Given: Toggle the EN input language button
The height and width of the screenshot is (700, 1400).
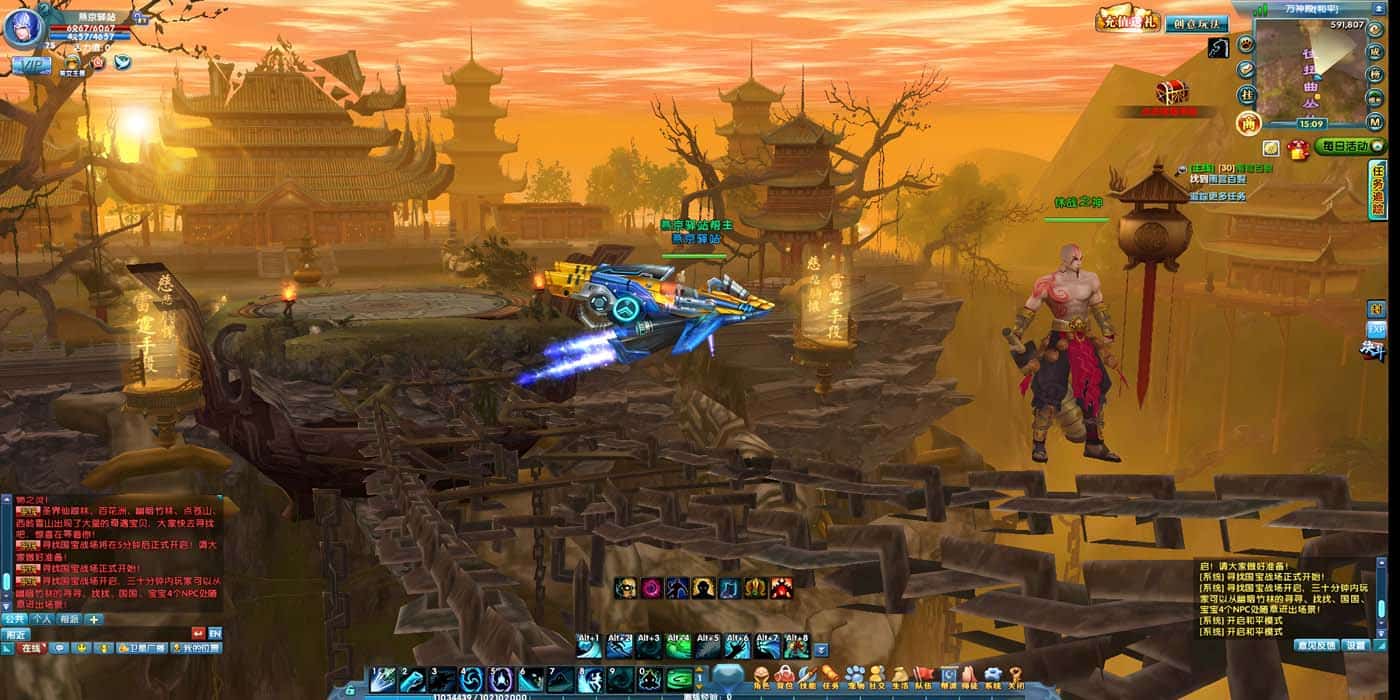Looking at the screenshot, I should click(x=215, y=633).
